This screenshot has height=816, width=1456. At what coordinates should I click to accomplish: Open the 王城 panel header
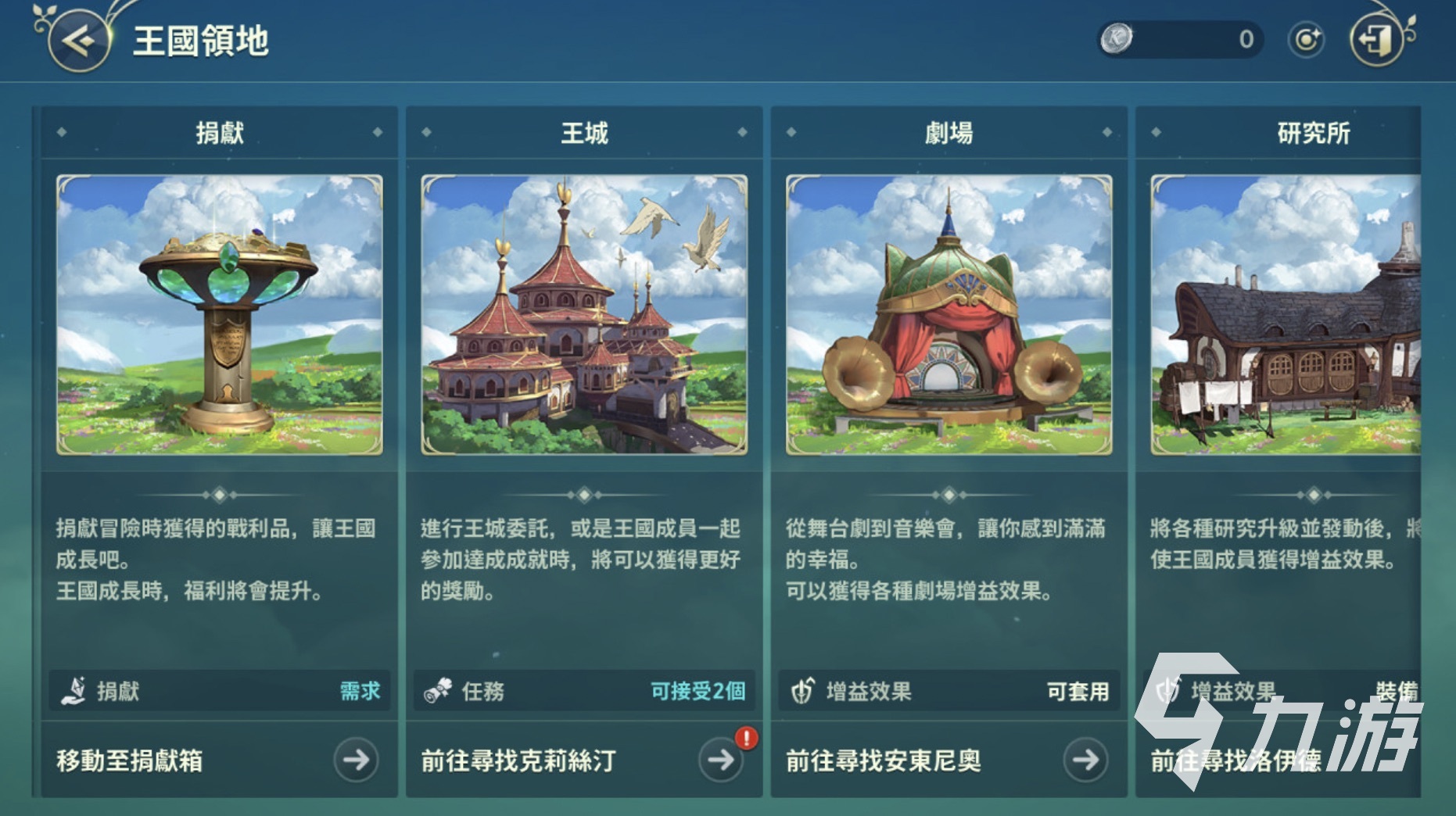coord(583,131)
